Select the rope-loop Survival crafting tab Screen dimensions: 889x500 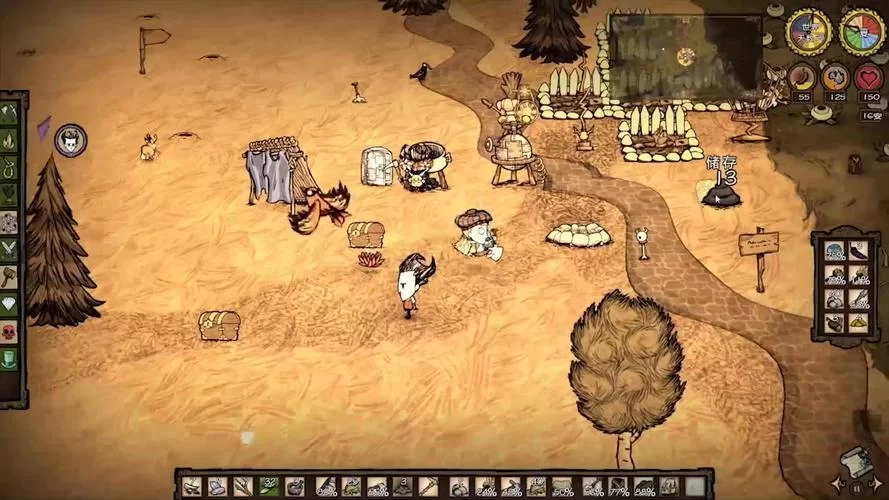coord(10,167)
